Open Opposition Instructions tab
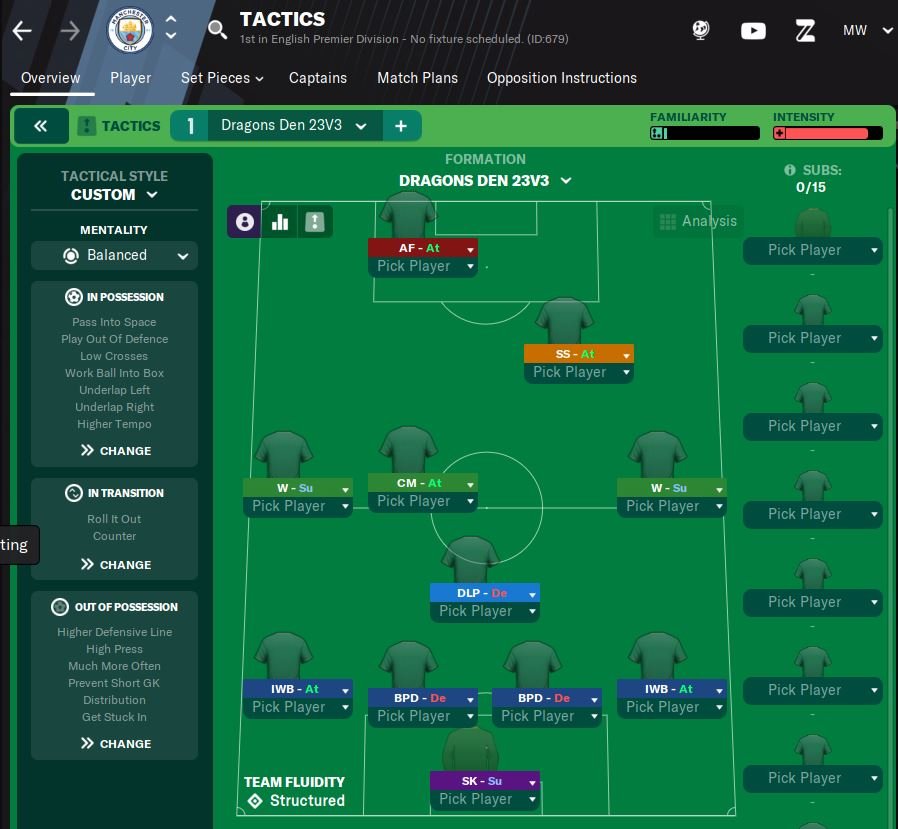Screen dimensions: 898x829 point(561,78)
